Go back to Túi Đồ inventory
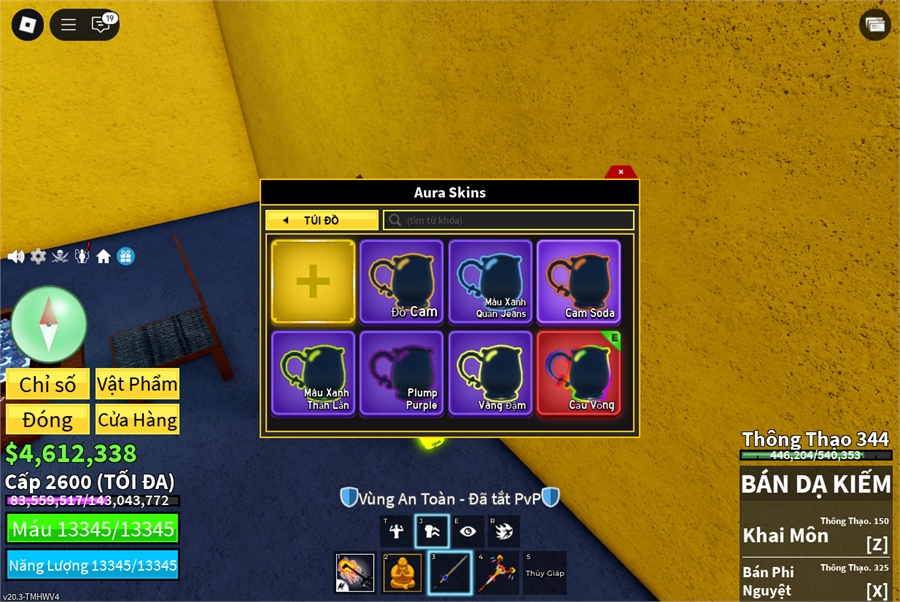 coord(322,220)
